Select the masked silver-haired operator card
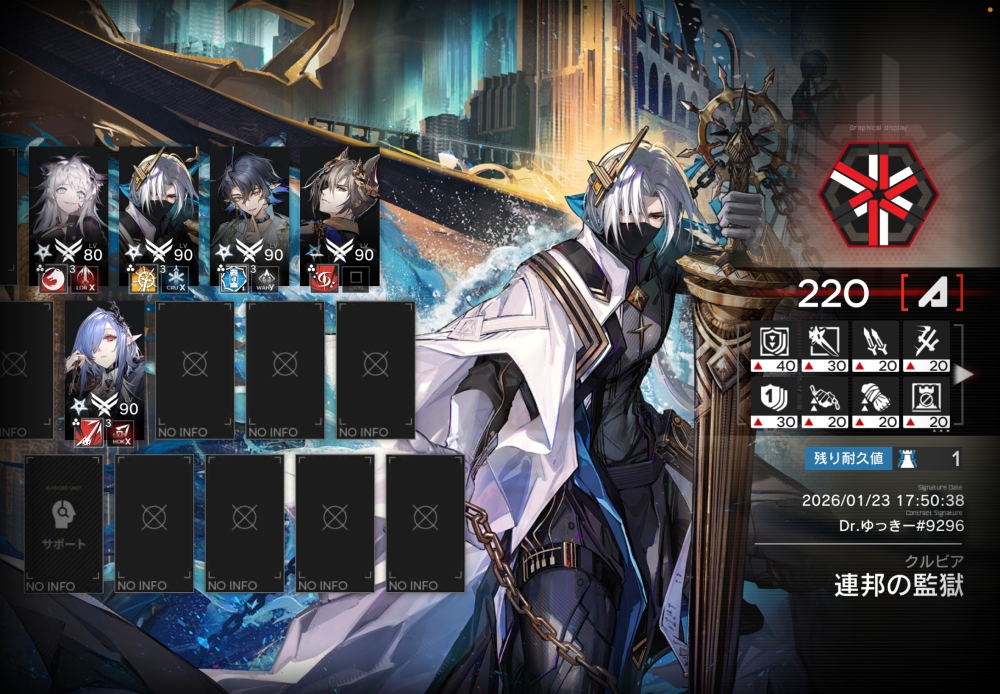Viewport: 1000px width, 694px height. click(x=156, y=215)
